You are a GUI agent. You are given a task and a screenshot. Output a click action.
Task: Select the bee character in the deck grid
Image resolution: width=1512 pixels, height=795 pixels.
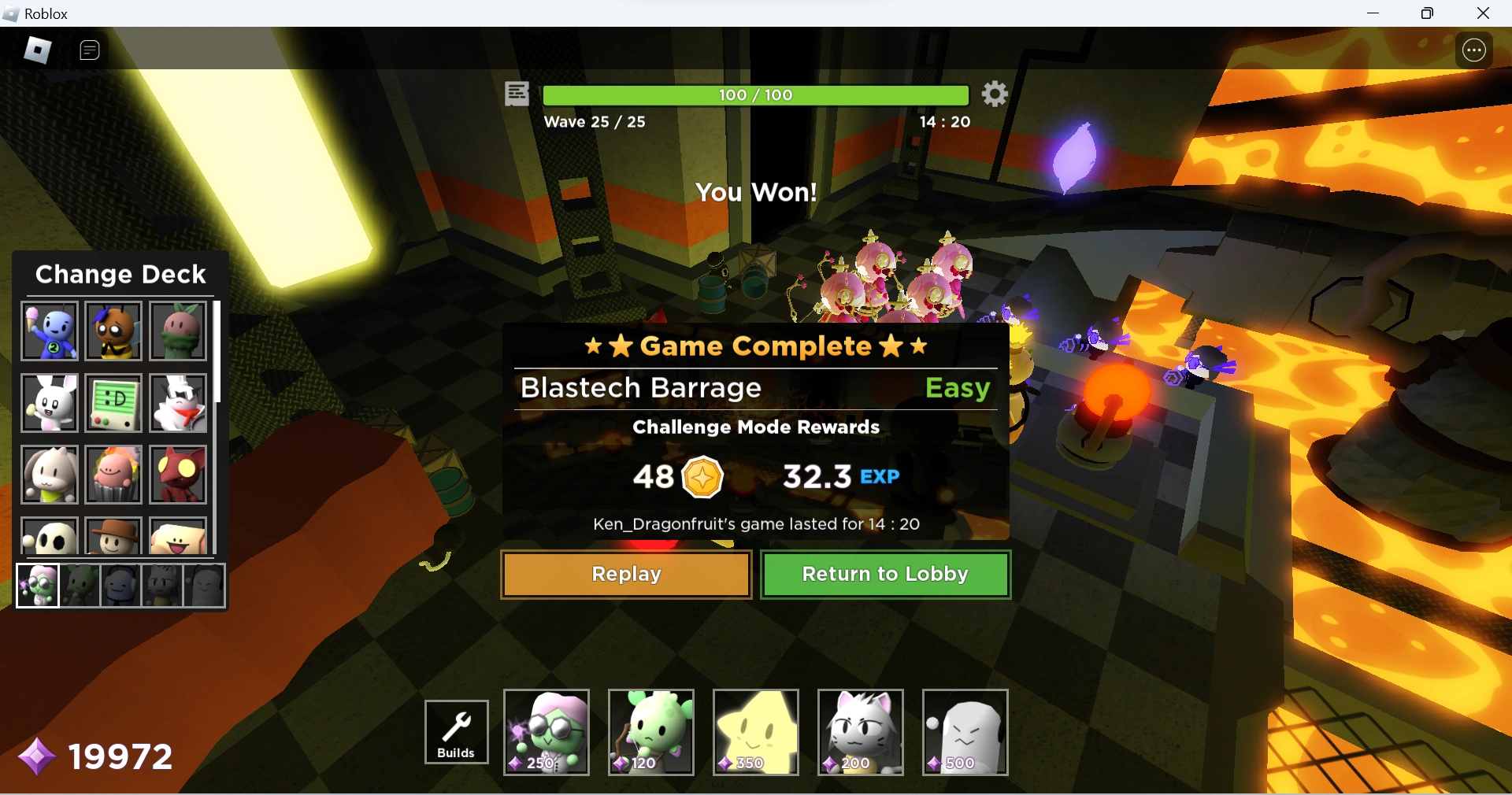(113, 331)
